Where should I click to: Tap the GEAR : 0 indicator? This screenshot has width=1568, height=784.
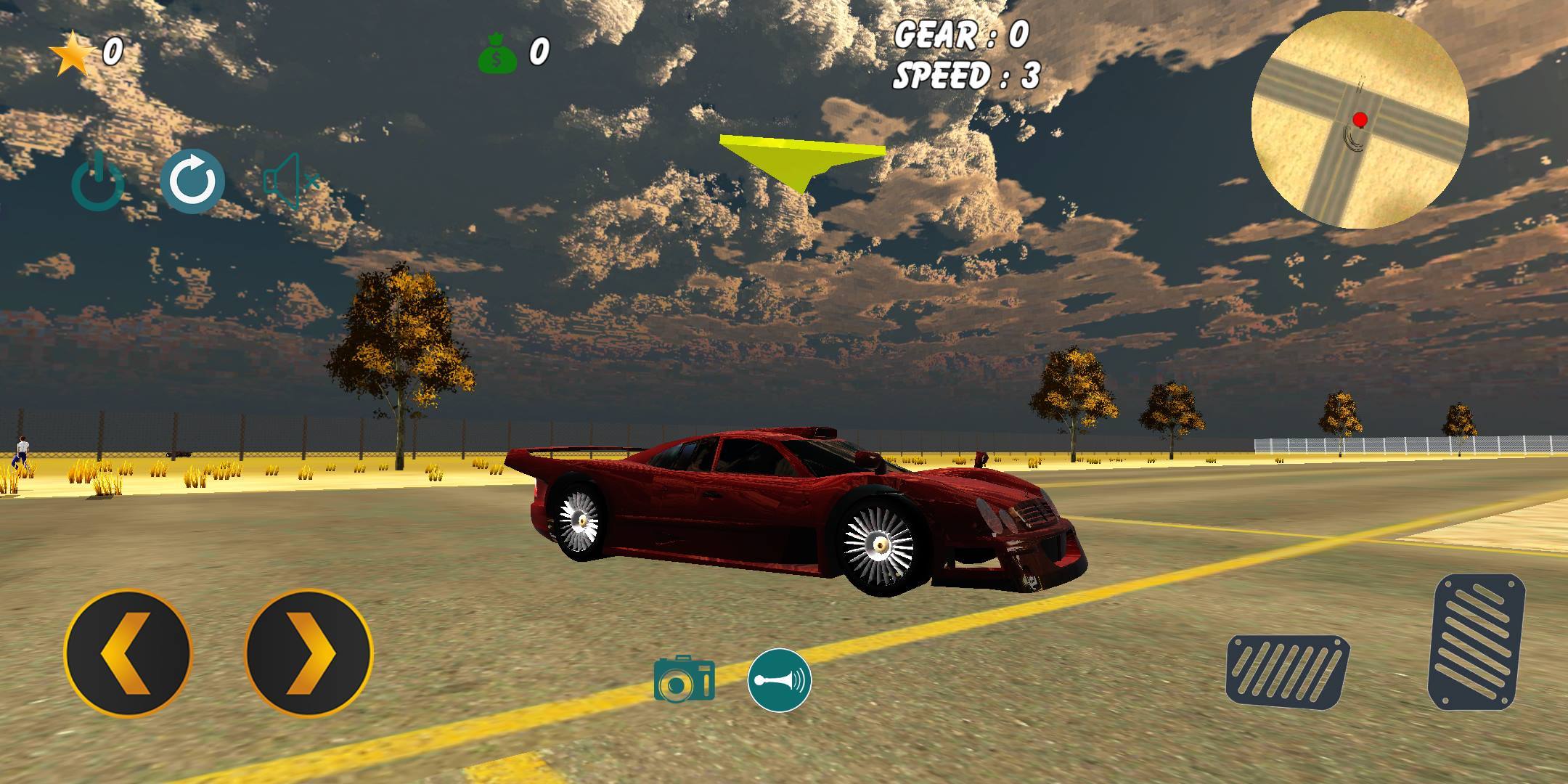tap(963, 35)
